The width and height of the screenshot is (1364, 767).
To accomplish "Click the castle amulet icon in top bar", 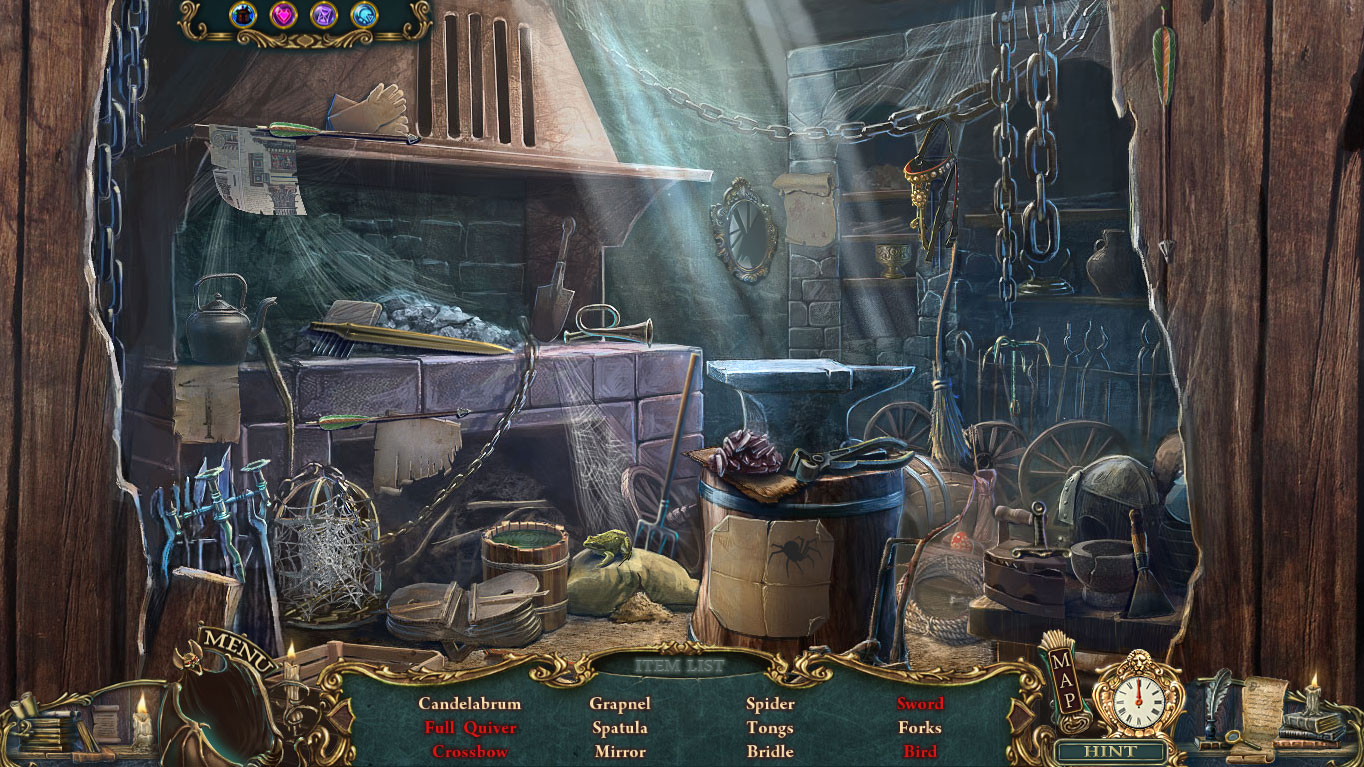I will pos(243,14).
